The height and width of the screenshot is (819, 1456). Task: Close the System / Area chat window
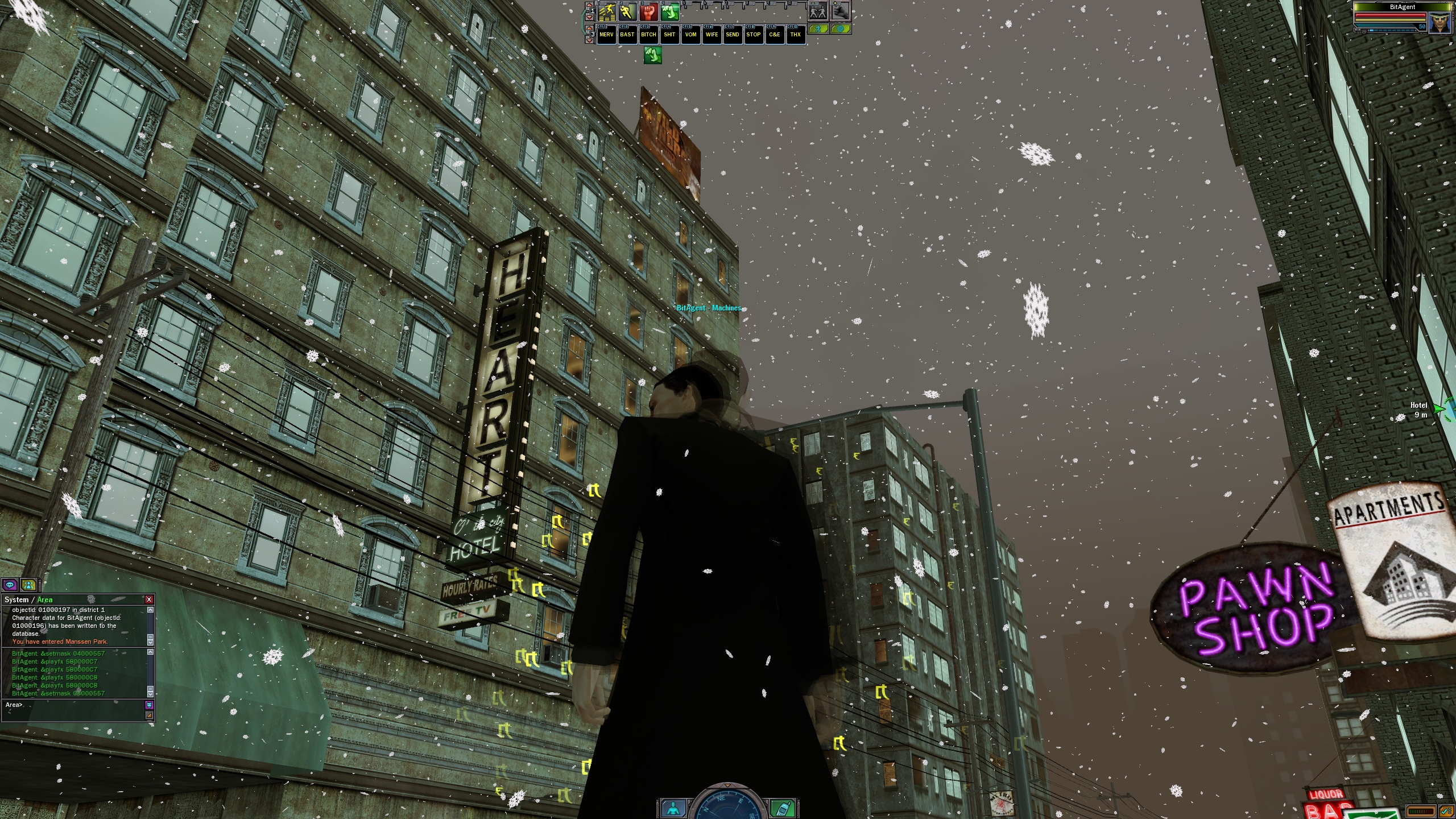click(x=149, y=599)
